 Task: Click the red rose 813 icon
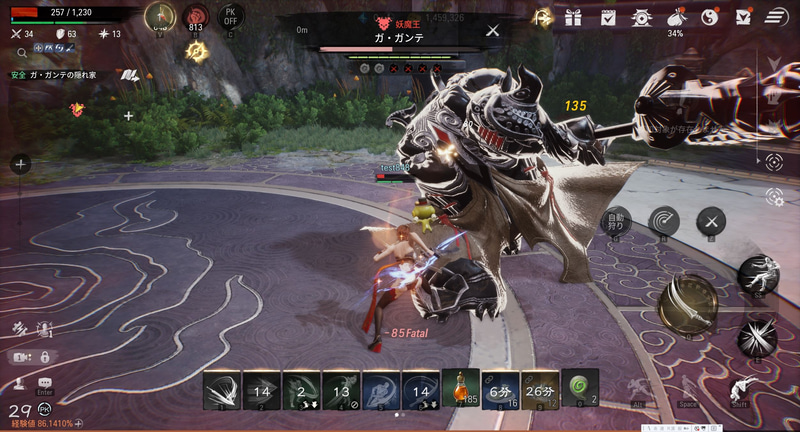[x=196, y=17]
